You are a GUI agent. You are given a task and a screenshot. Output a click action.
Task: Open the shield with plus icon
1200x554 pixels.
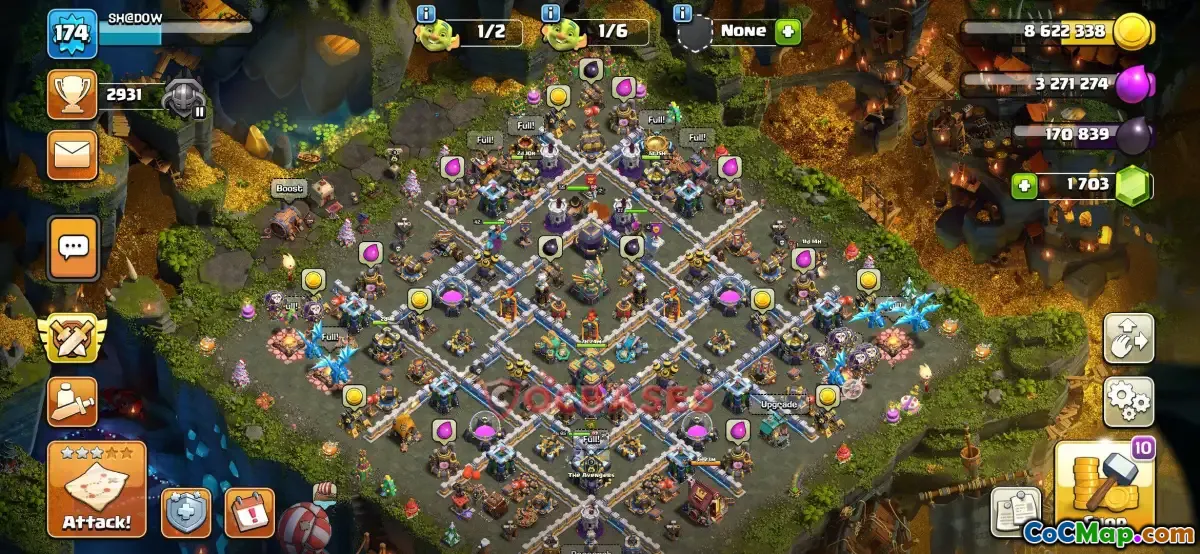pyautogui.click(x=186, y=512)
